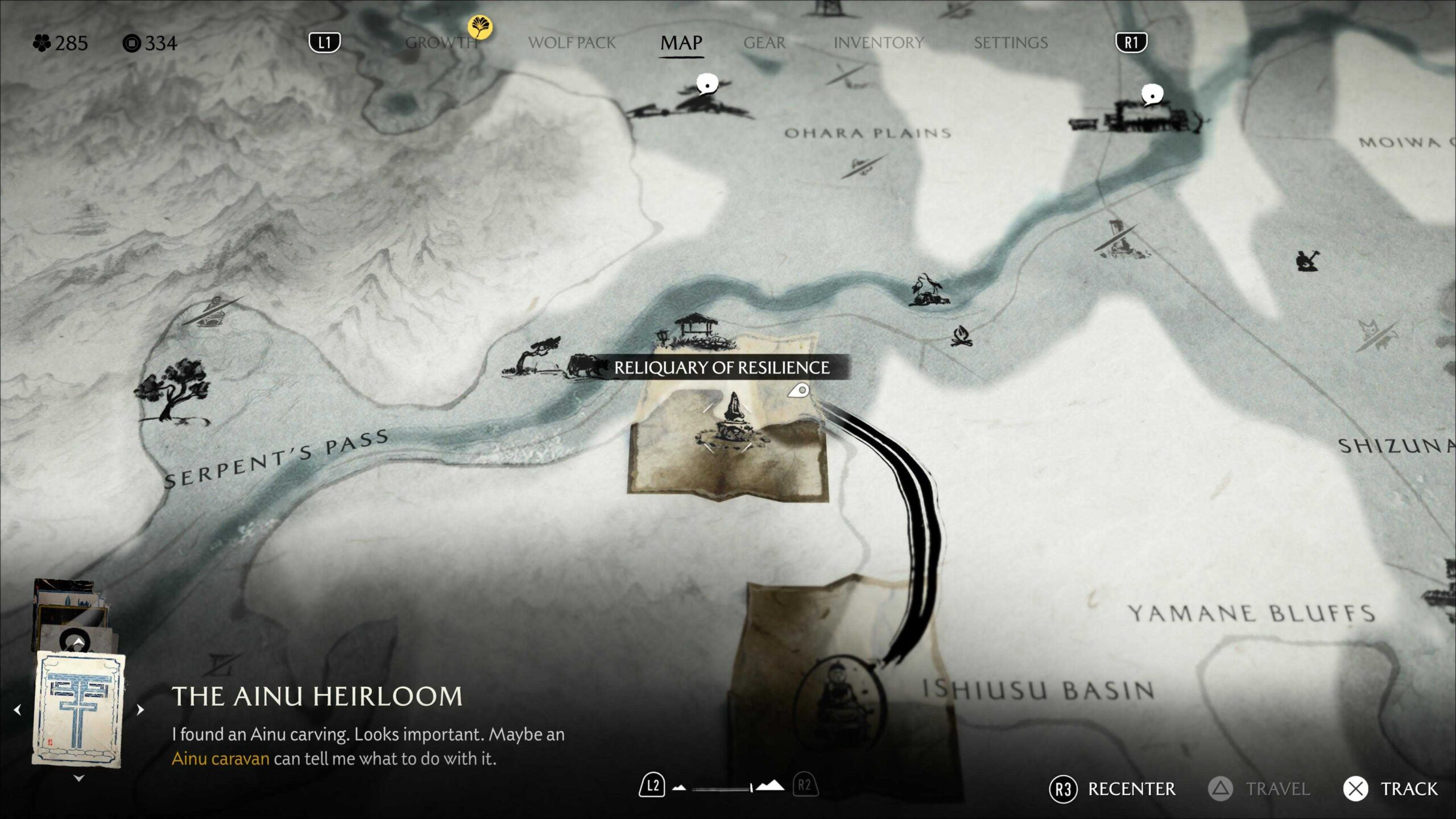
Task: Show the next quest card with right arrow
Action: pyautogui.click(x=140, y=710)
